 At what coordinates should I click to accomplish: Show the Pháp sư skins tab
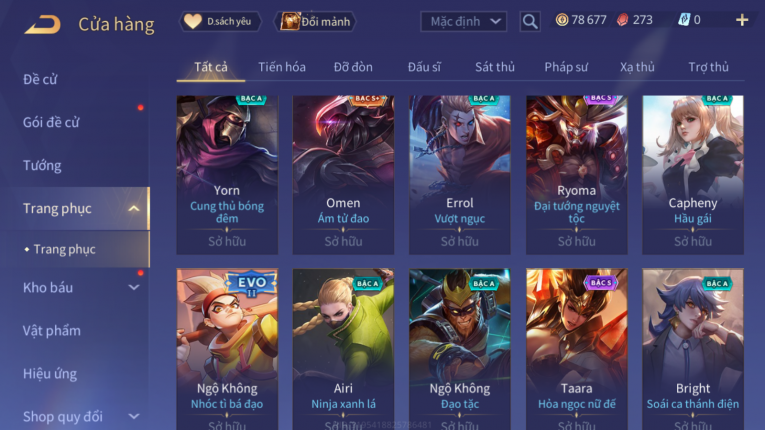(565, 67)
